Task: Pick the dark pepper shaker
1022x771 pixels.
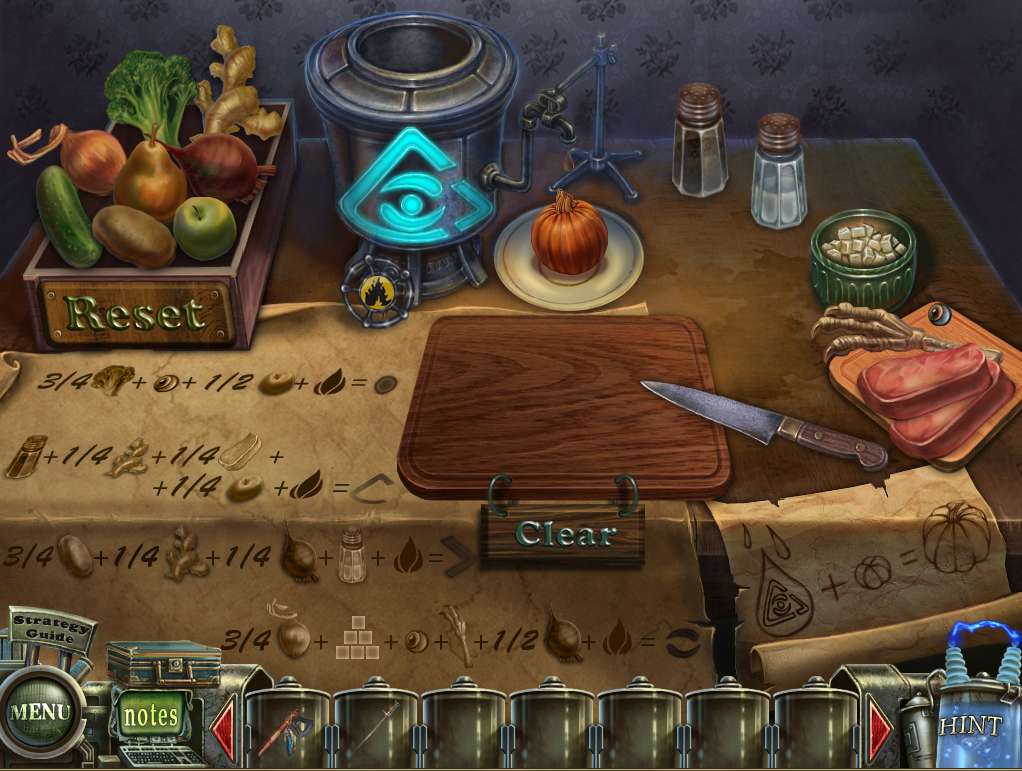Action: (x=699, y=140)
